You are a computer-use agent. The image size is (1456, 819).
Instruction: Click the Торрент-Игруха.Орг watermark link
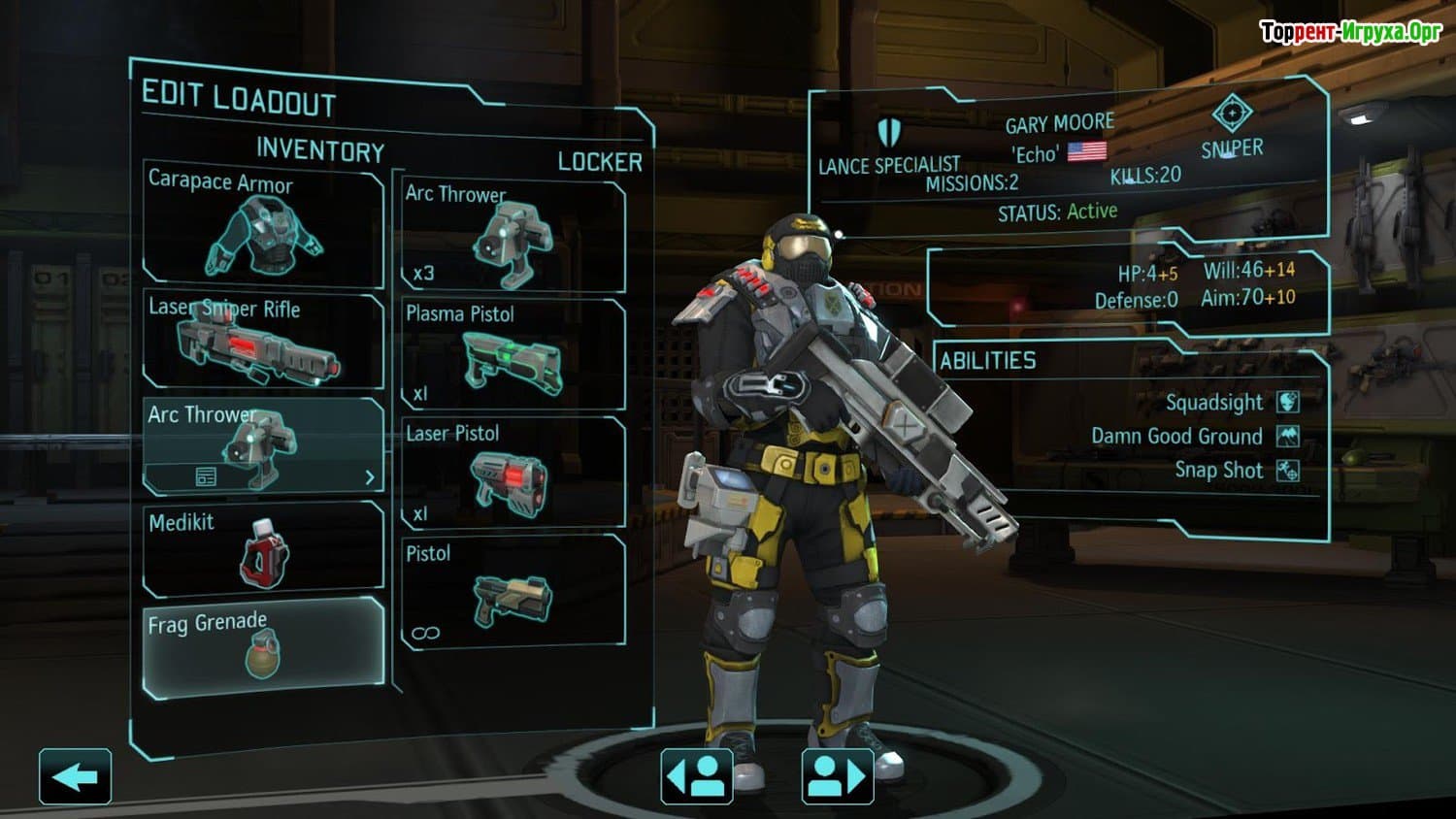click(x=1350, y=32)
